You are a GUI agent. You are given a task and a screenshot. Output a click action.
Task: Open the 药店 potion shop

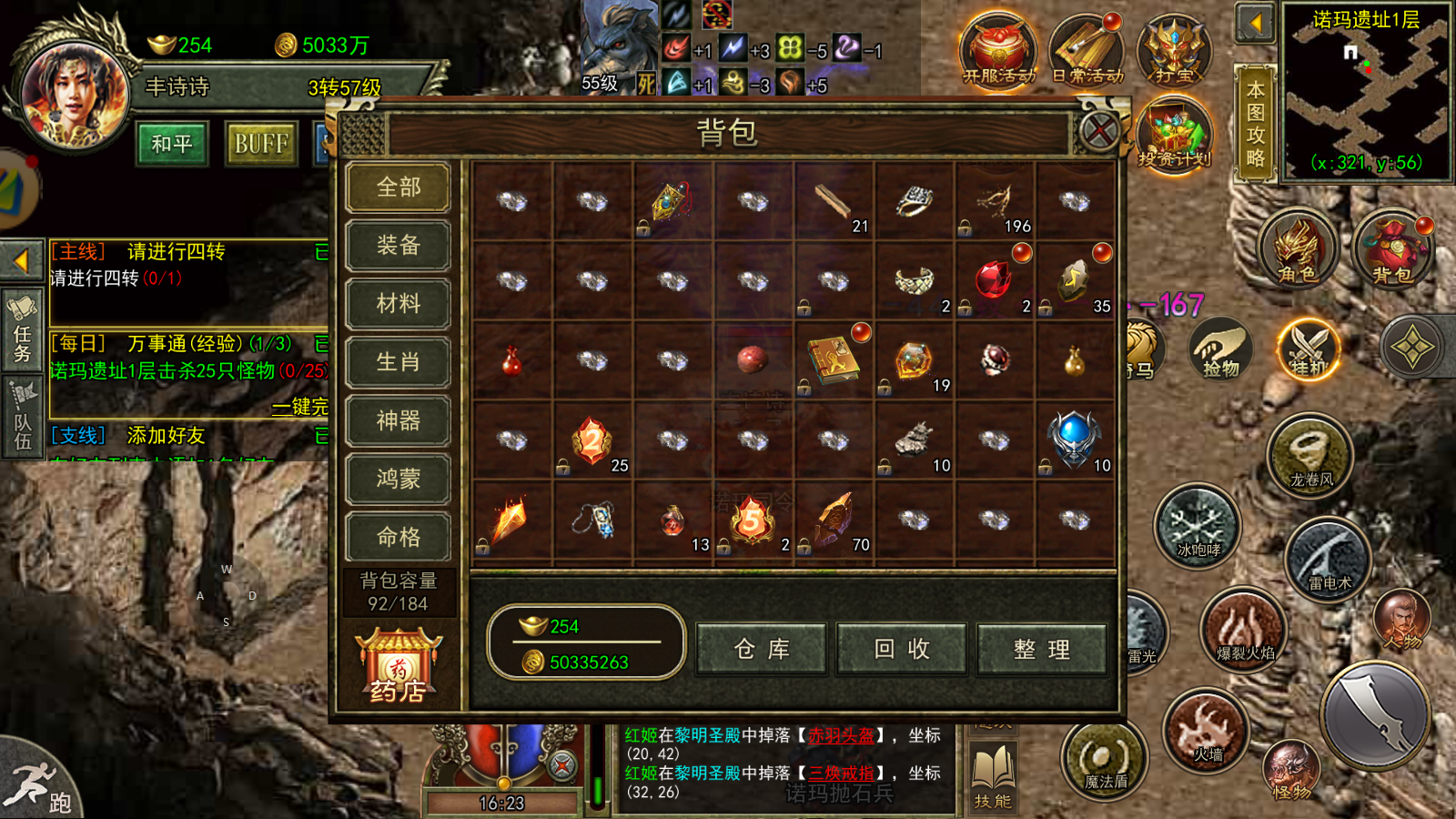[399, 669]
